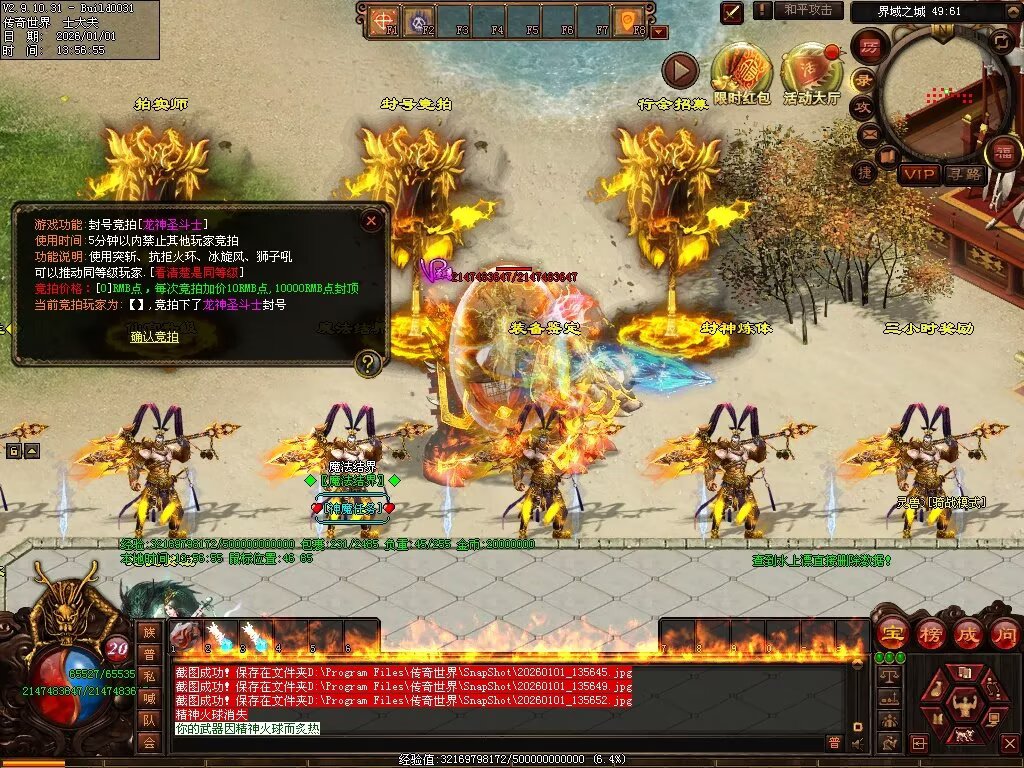
Task: Open the character panel muscle-figure icon
Action: 965,706
